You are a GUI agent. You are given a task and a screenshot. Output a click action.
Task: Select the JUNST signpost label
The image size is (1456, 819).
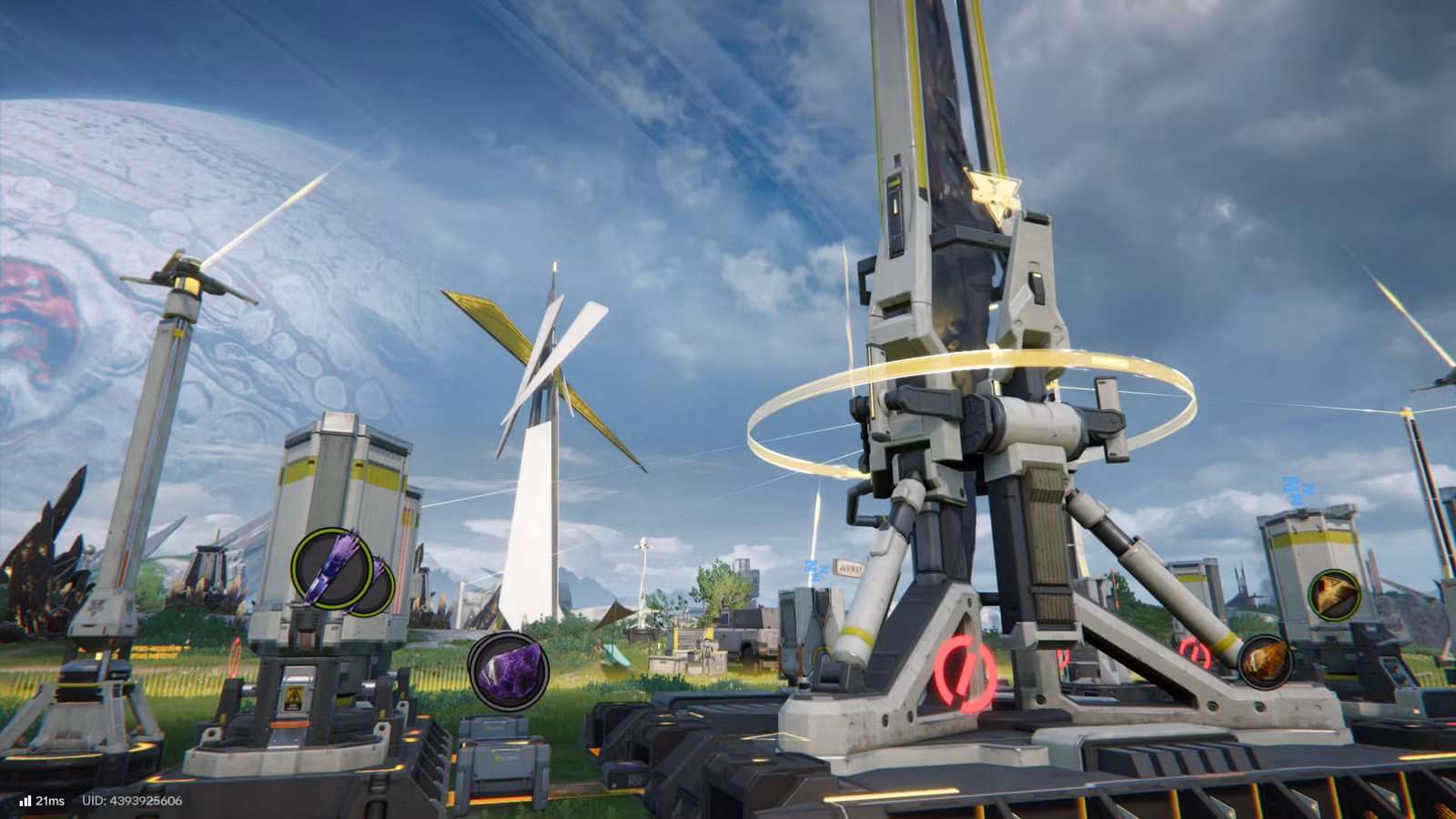coord(851,568)
